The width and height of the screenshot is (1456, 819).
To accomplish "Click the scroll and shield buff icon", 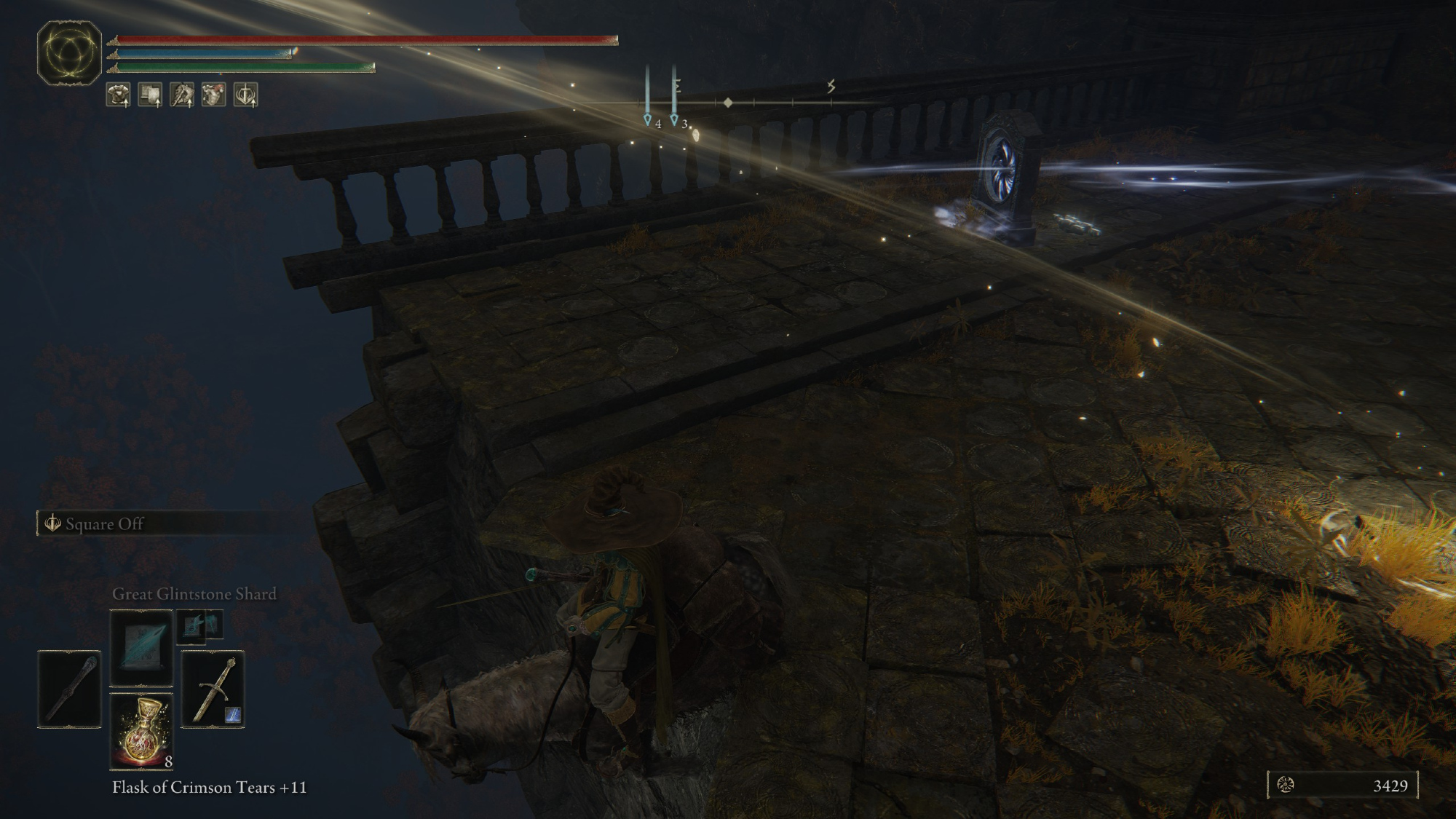I will (x=150, y=95).
